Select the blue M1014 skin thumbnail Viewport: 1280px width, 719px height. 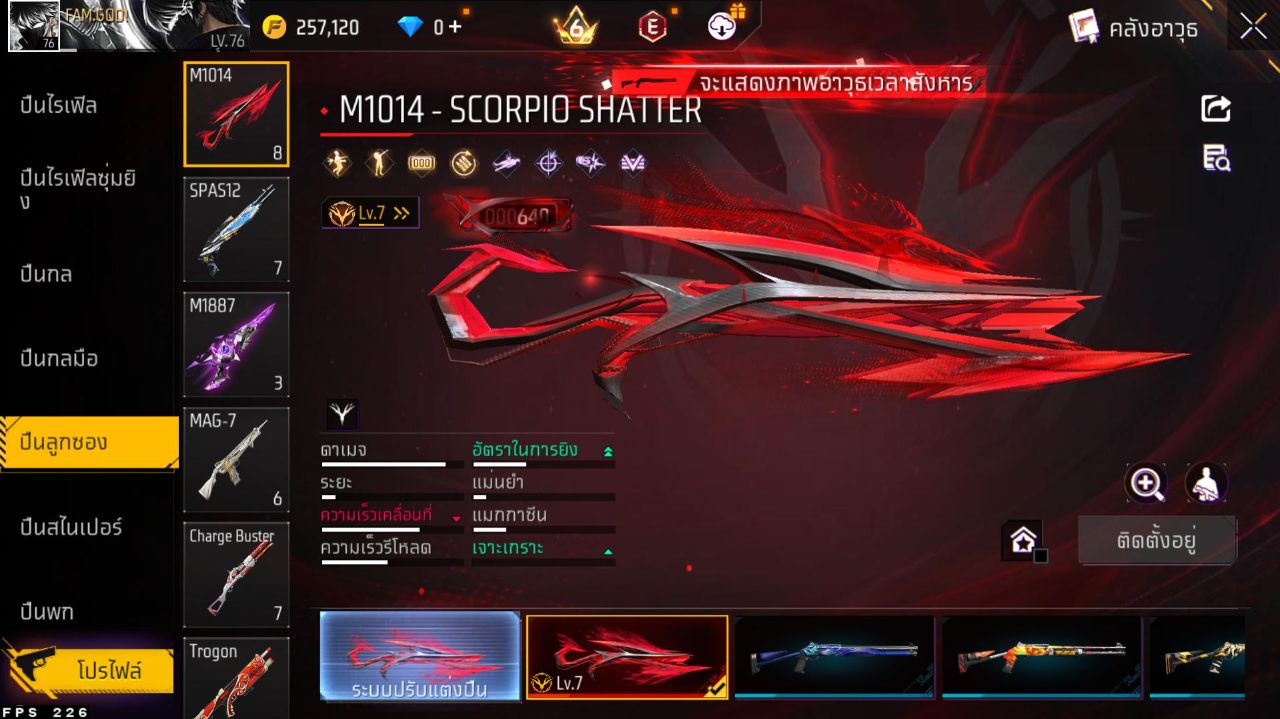coord(834,656)
